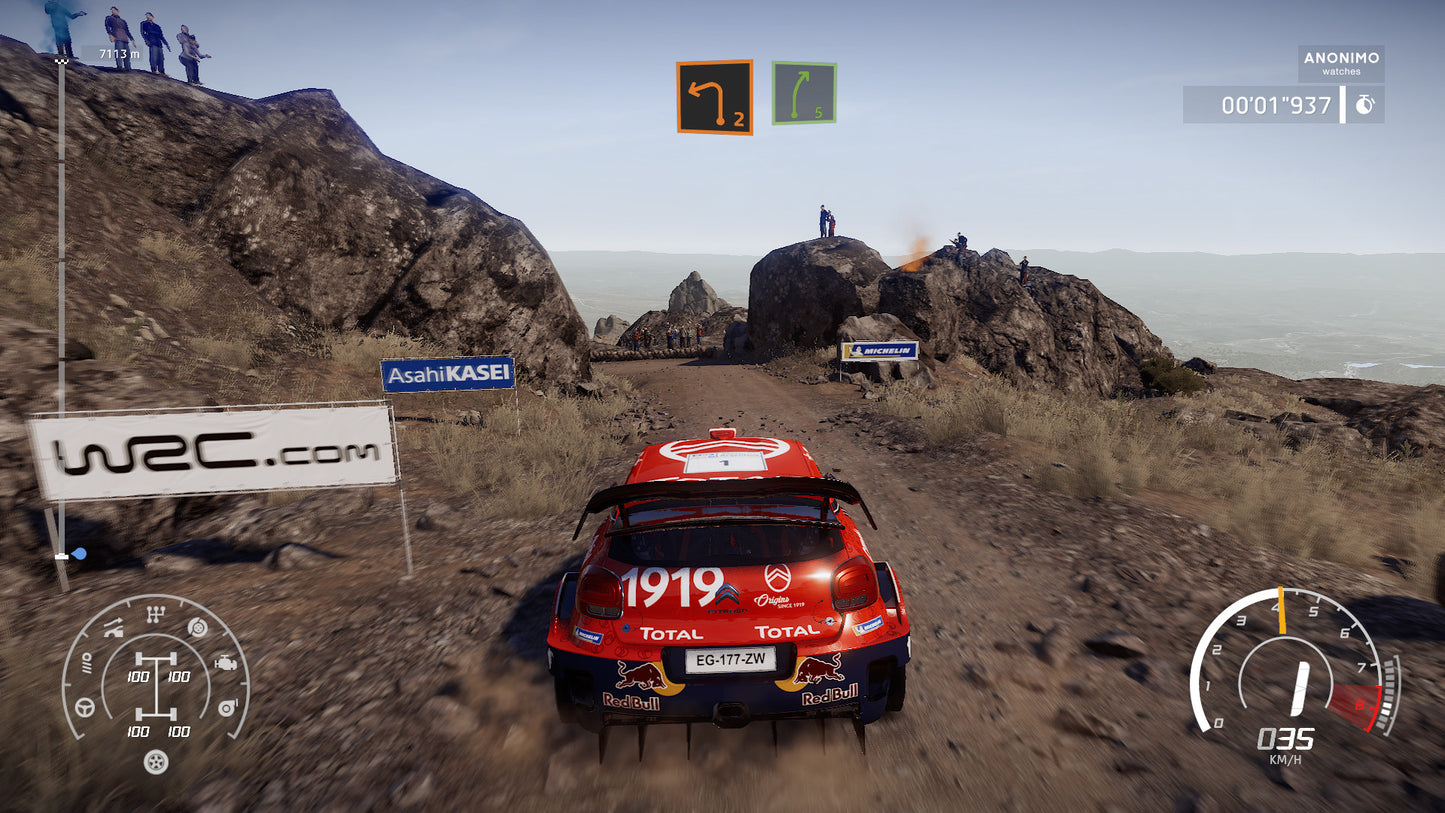Image resolution: width=1445 pixels, height=813 pixels.
Task: Select the suspension damage icon
Action: (x=112, y=629)
